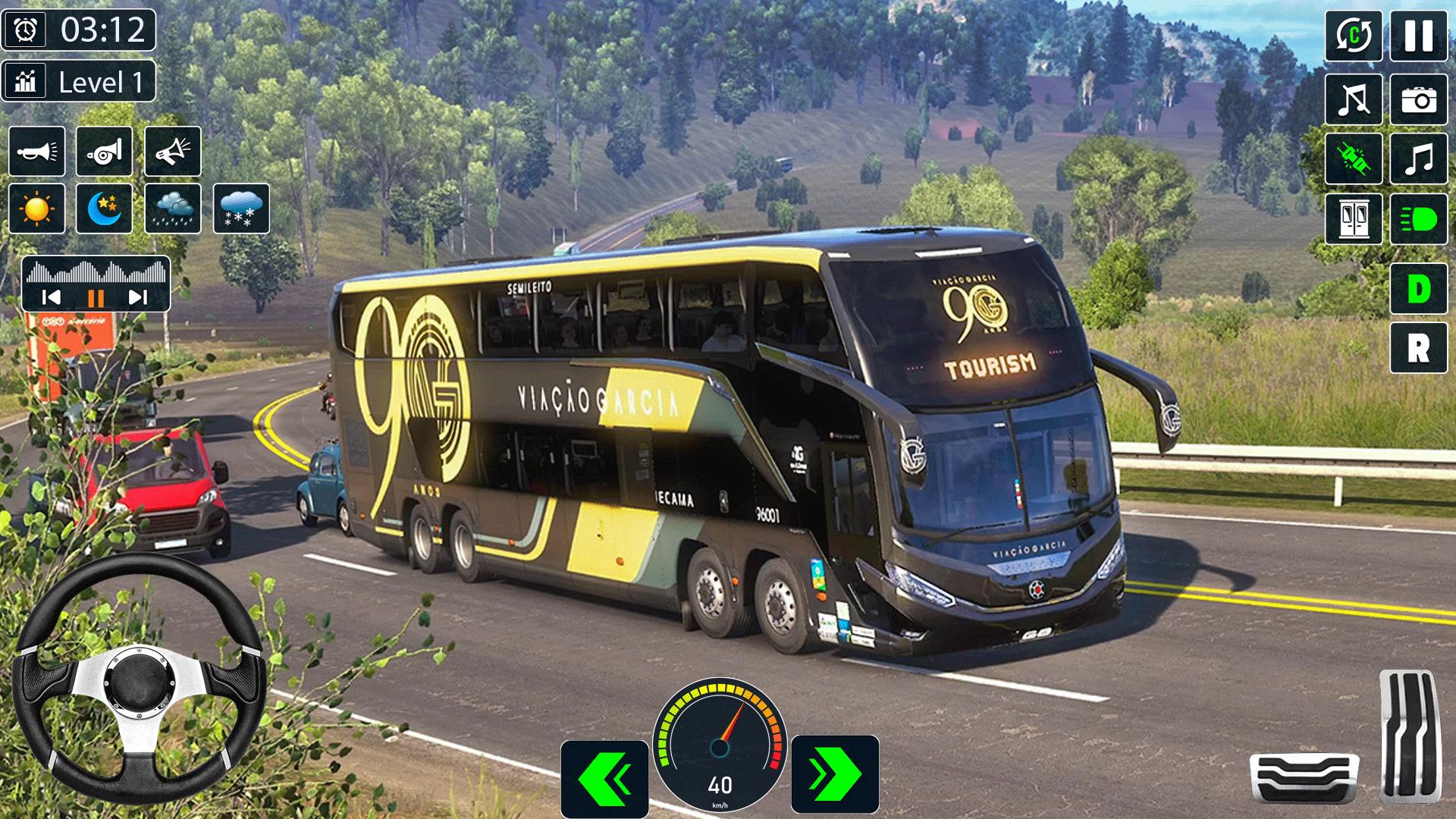Viewport: 1456px width, 819px height.
Task: Activate the megaphone horn
Action: click(x=172, y=152)
